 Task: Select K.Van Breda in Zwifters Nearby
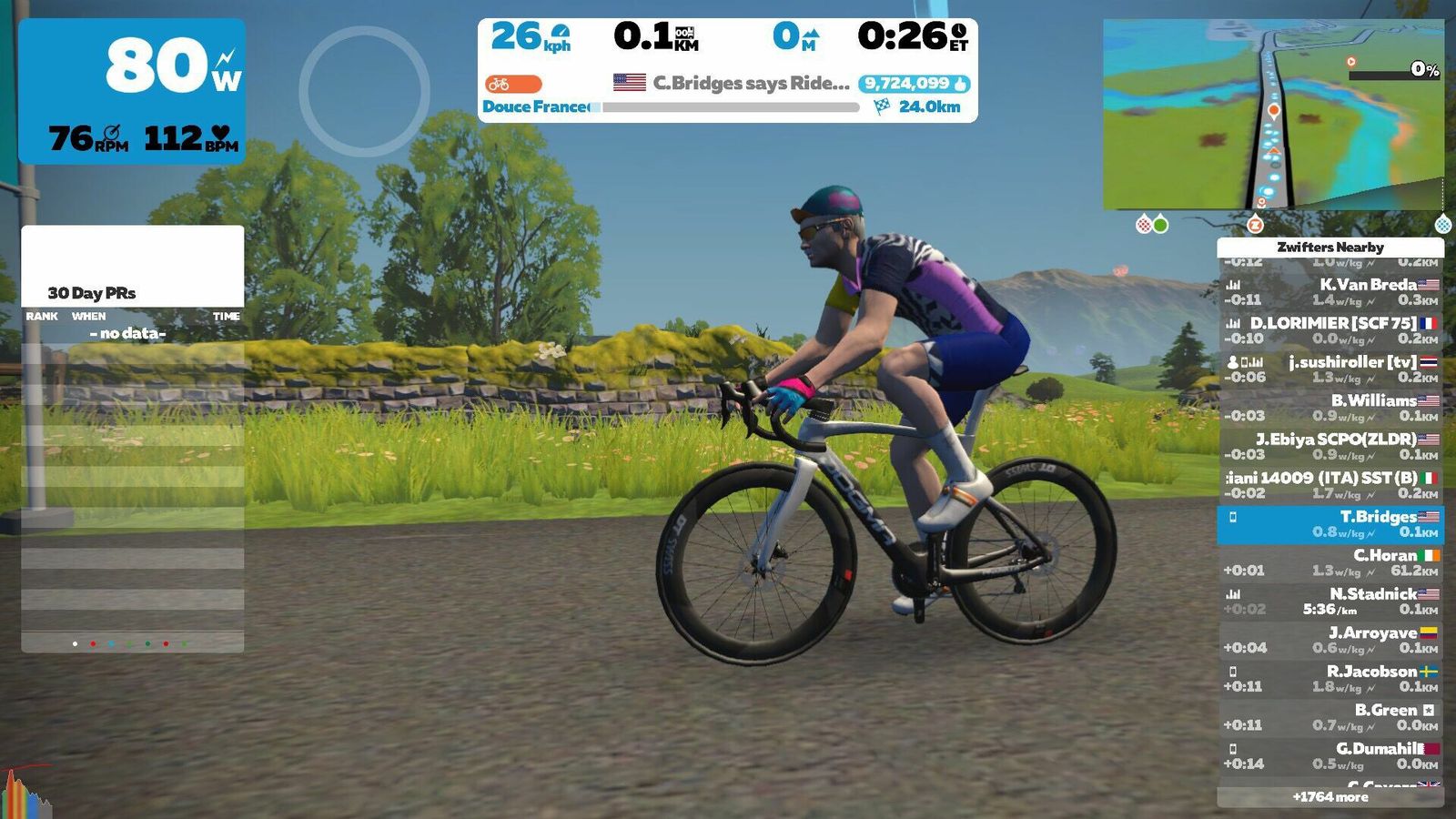pyautogui.click(x=1330, y=291)
